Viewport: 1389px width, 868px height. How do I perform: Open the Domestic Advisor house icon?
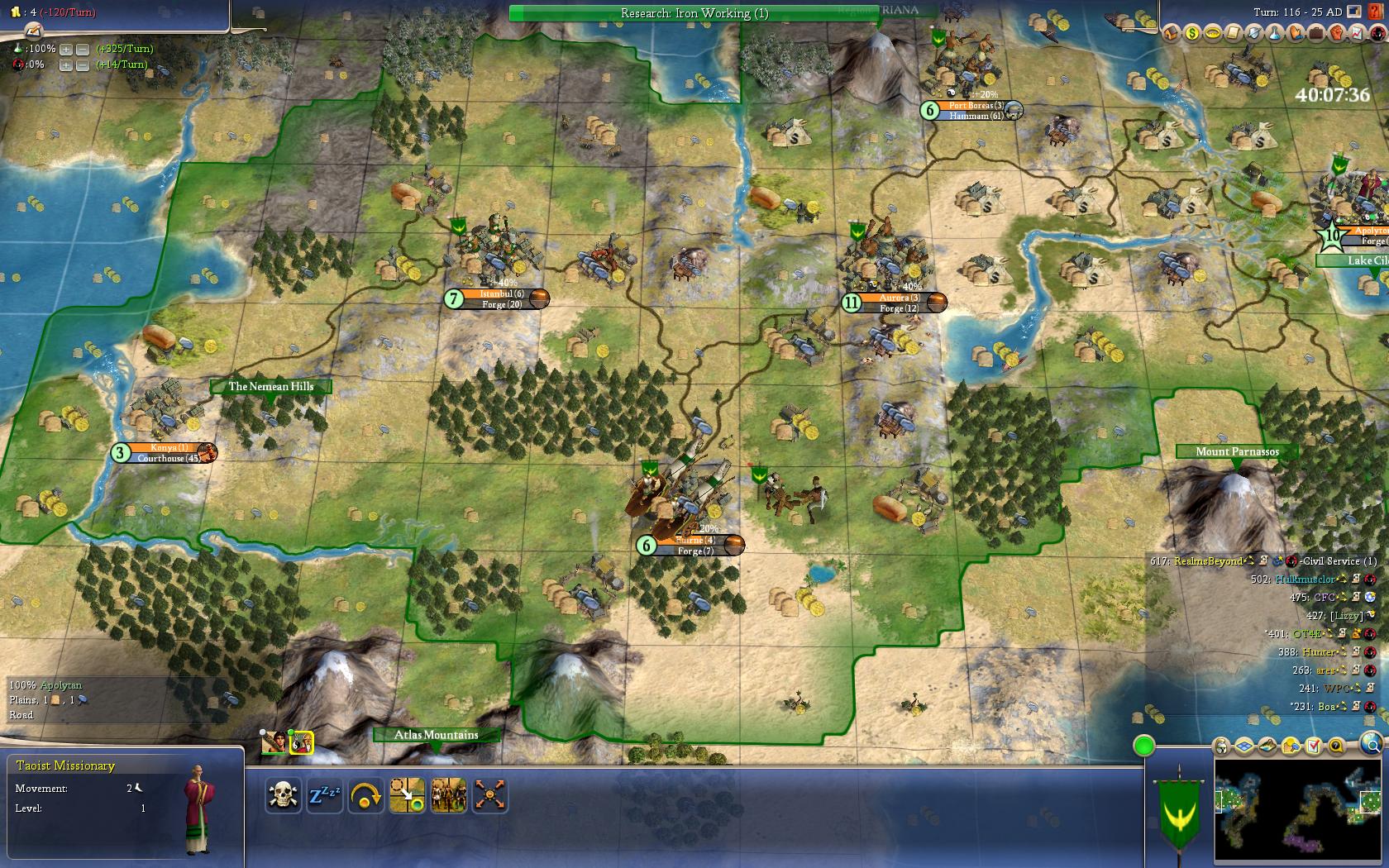[1171, 33]
